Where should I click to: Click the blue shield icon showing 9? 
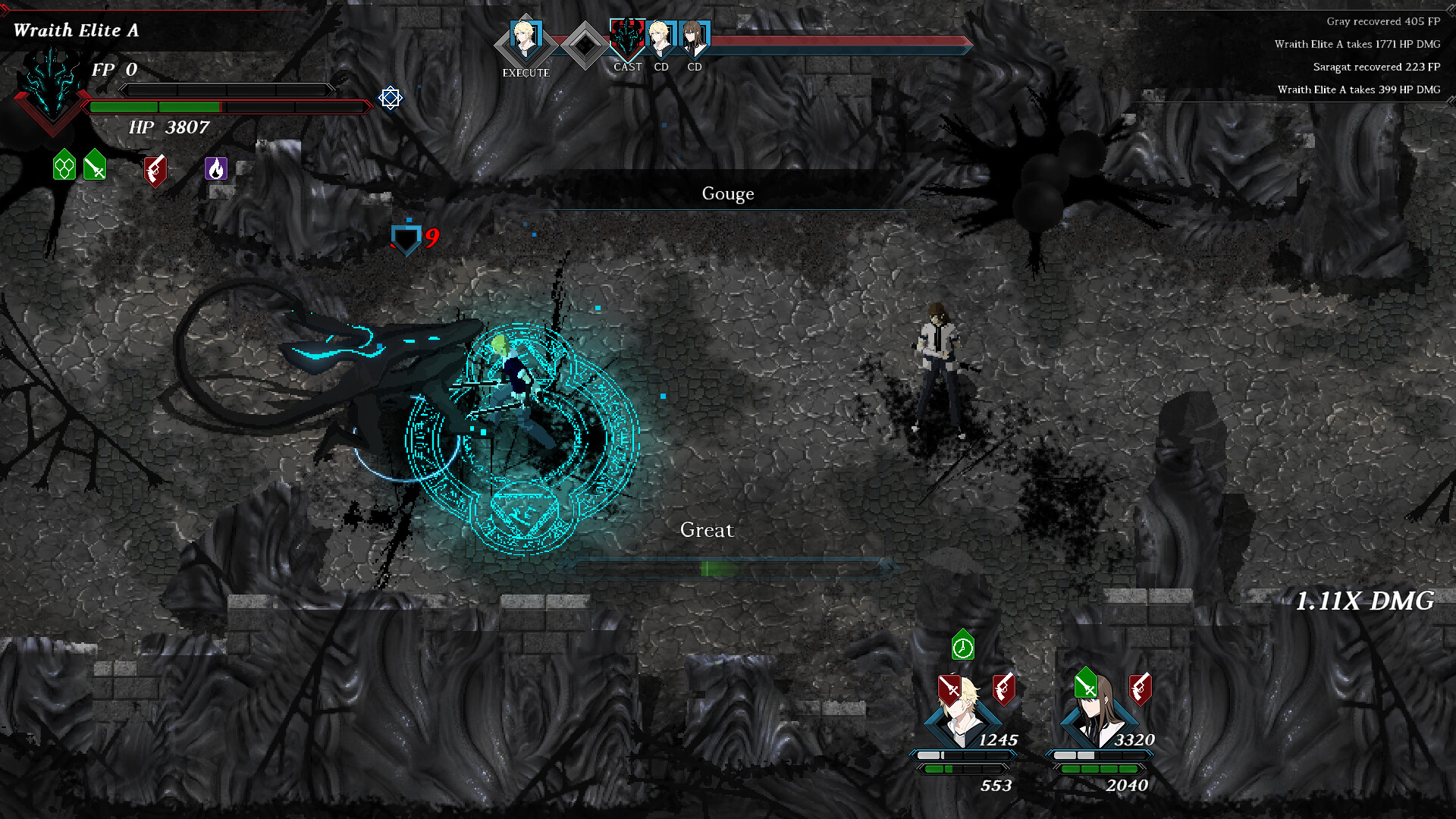(x=406, y=239)
